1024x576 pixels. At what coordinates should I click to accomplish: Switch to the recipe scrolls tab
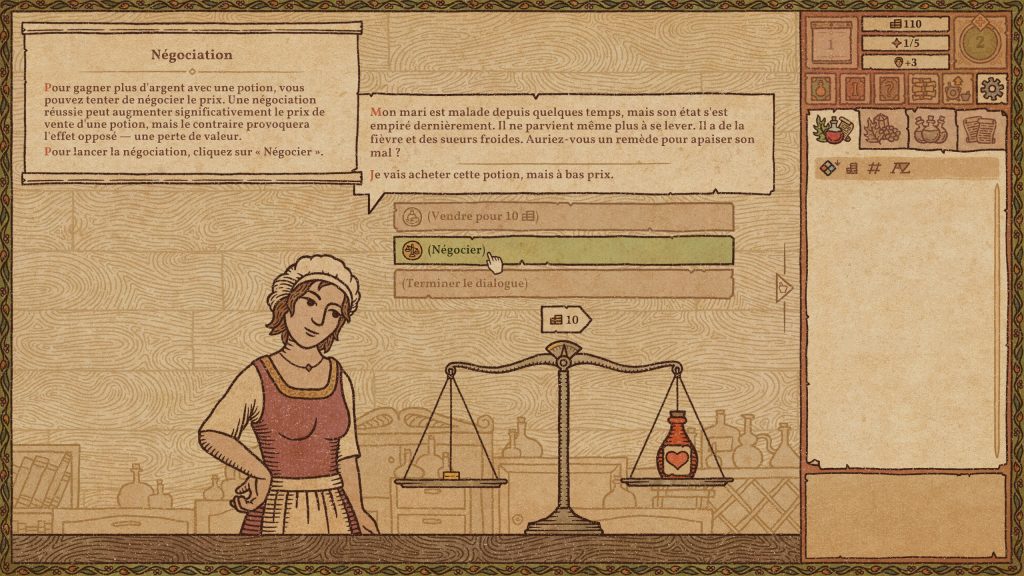[980, 130]
